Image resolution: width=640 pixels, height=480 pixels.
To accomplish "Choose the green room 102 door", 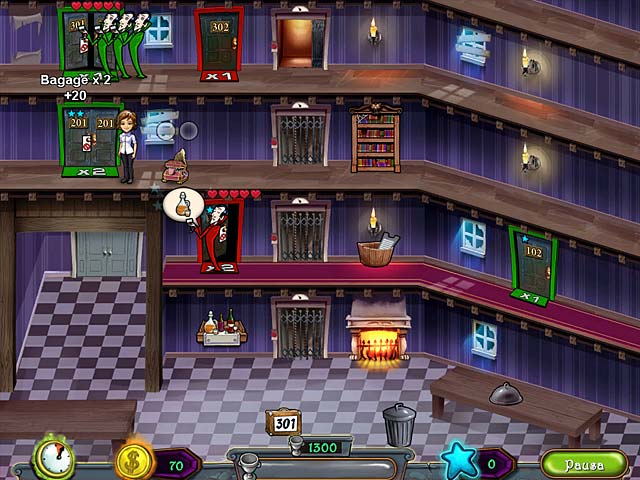I will click(x=532, y=263).
